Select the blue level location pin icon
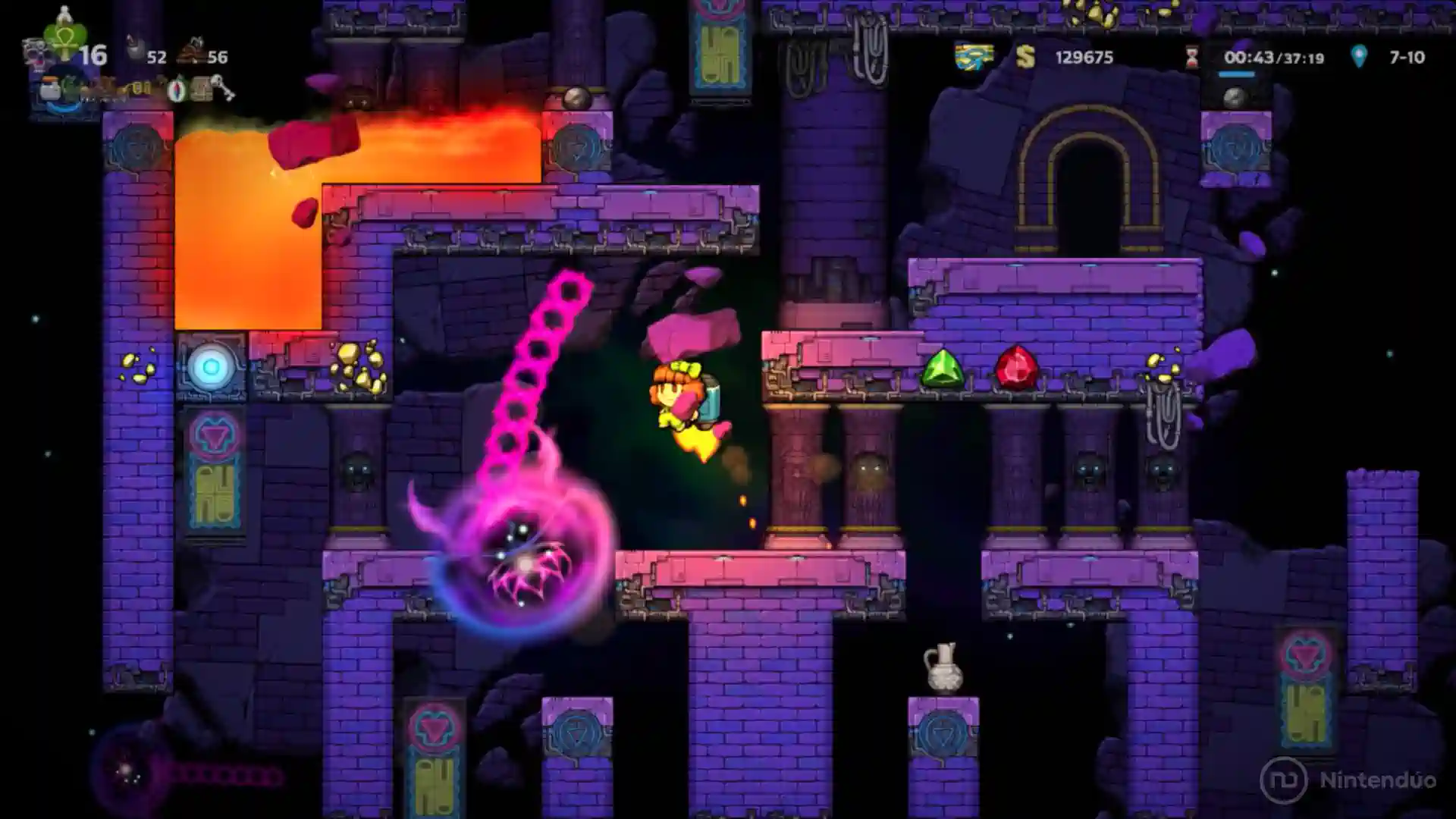Screen dimensions: 1456x819 1359,56
